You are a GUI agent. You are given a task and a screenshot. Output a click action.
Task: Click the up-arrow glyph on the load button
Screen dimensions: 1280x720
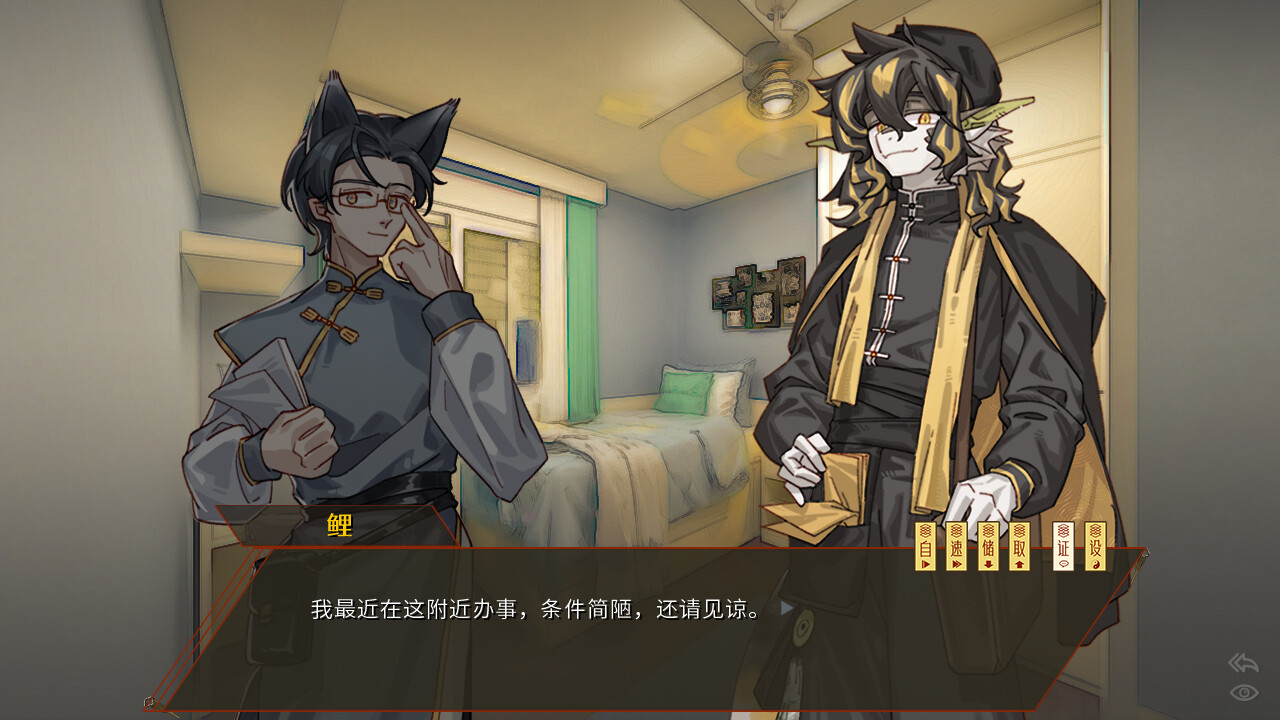[1018, 562]
